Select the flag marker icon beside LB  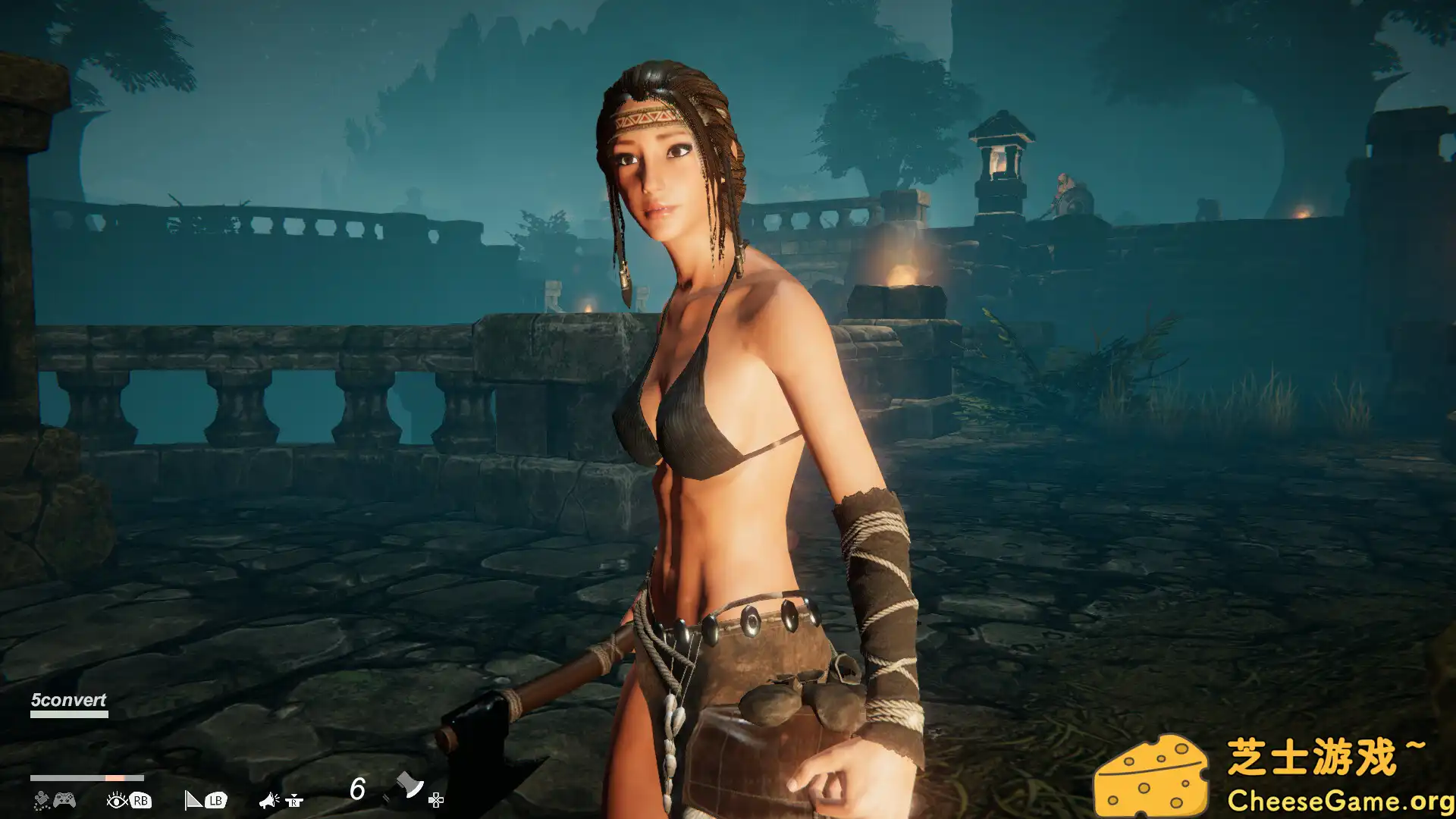pyautogui.click(x=193, y=800)
